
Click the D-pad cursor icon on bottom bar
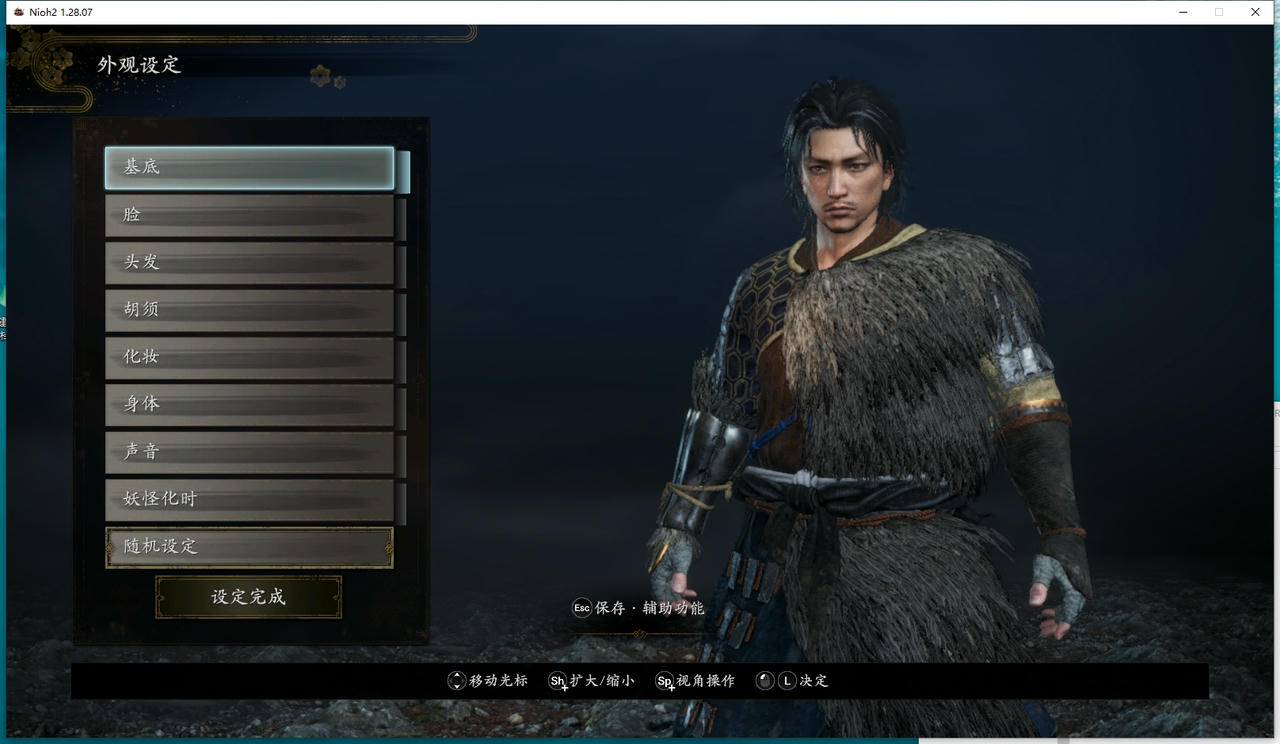coord(455,681)
